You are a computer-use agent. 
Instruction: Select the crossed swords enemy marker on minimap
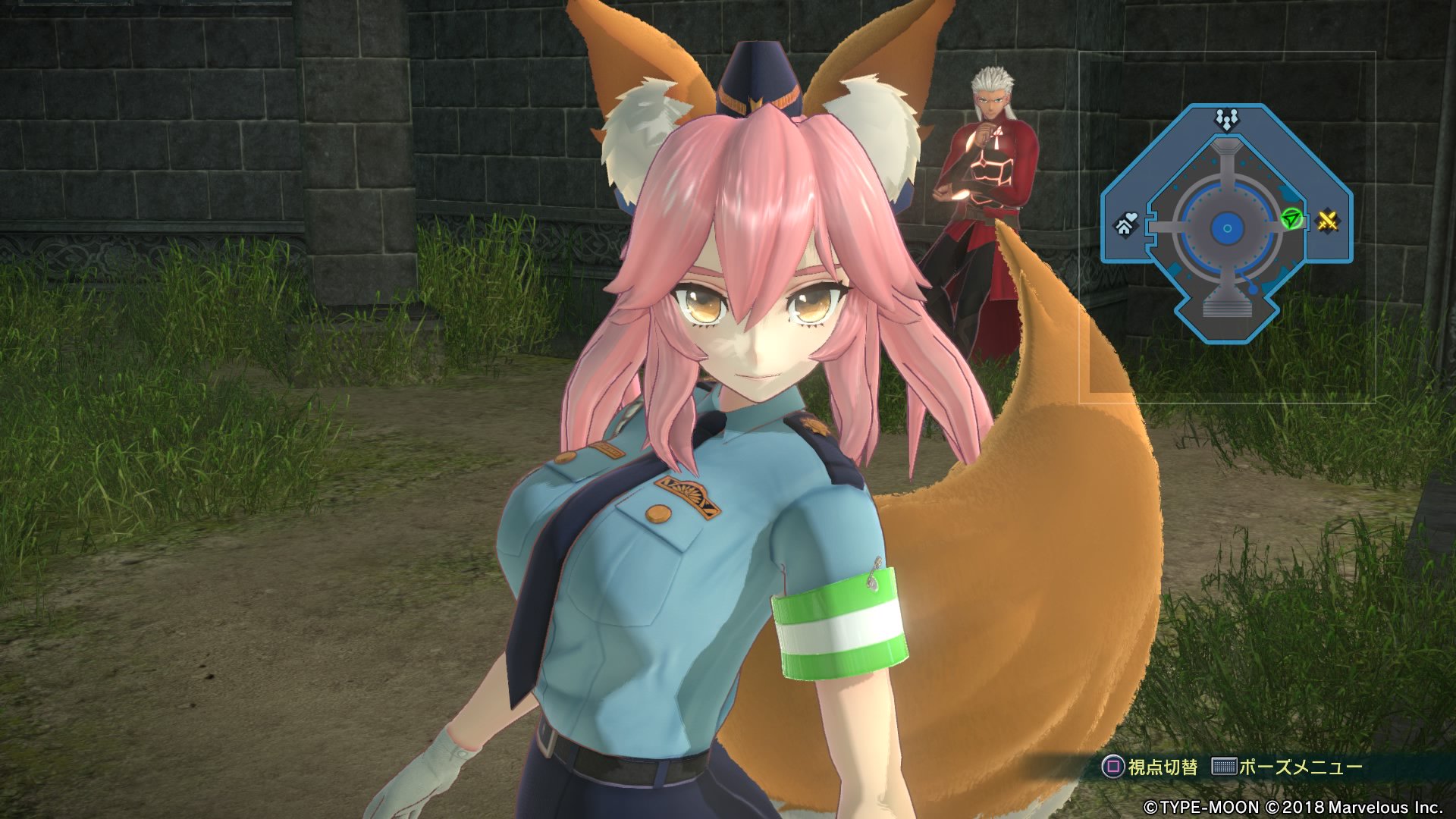(1328, 222)
